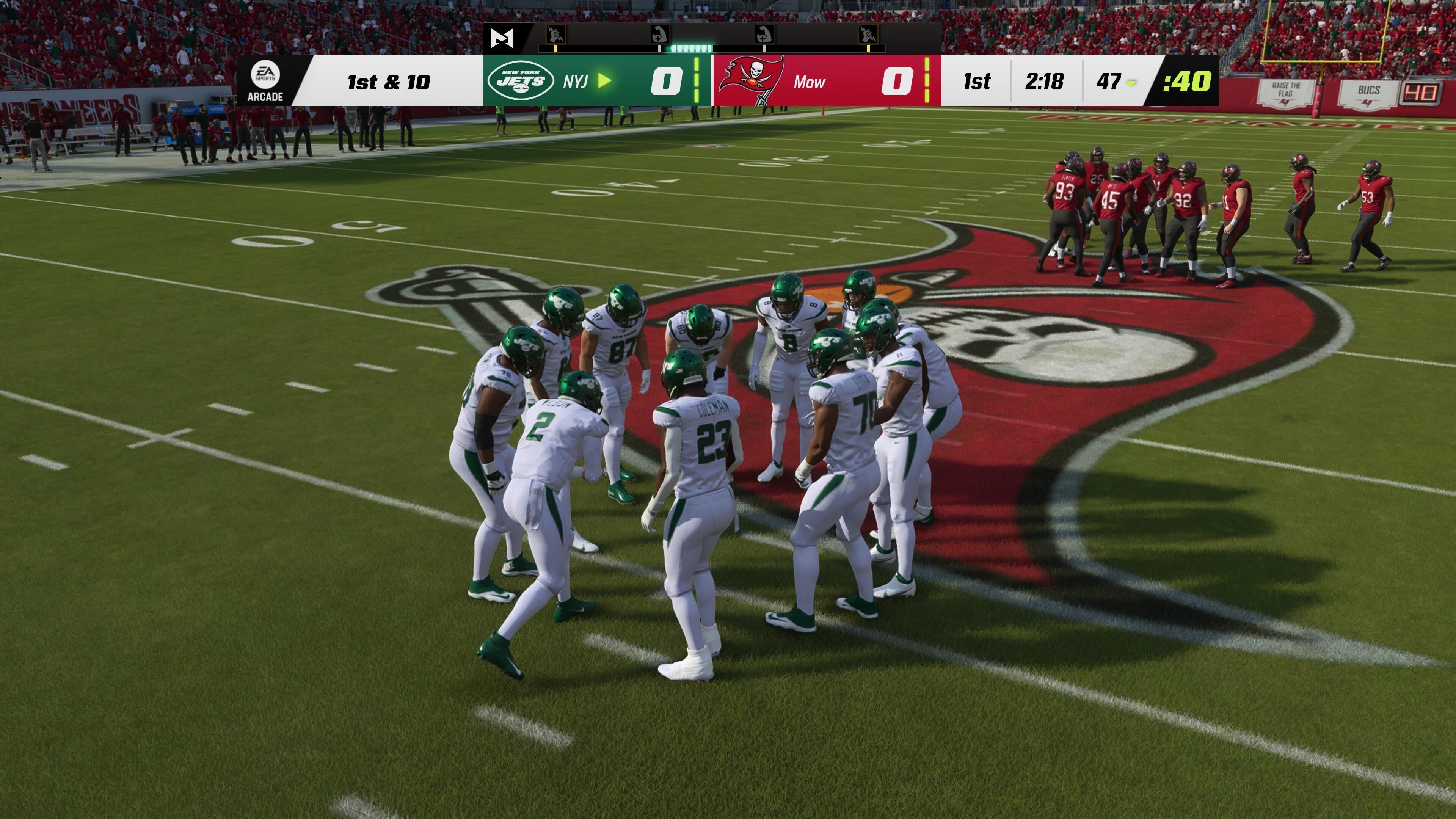Click the New York Jets team logo
Image resolution: width=1456 pixels, height=819 pixels.
tap(521, 82)
